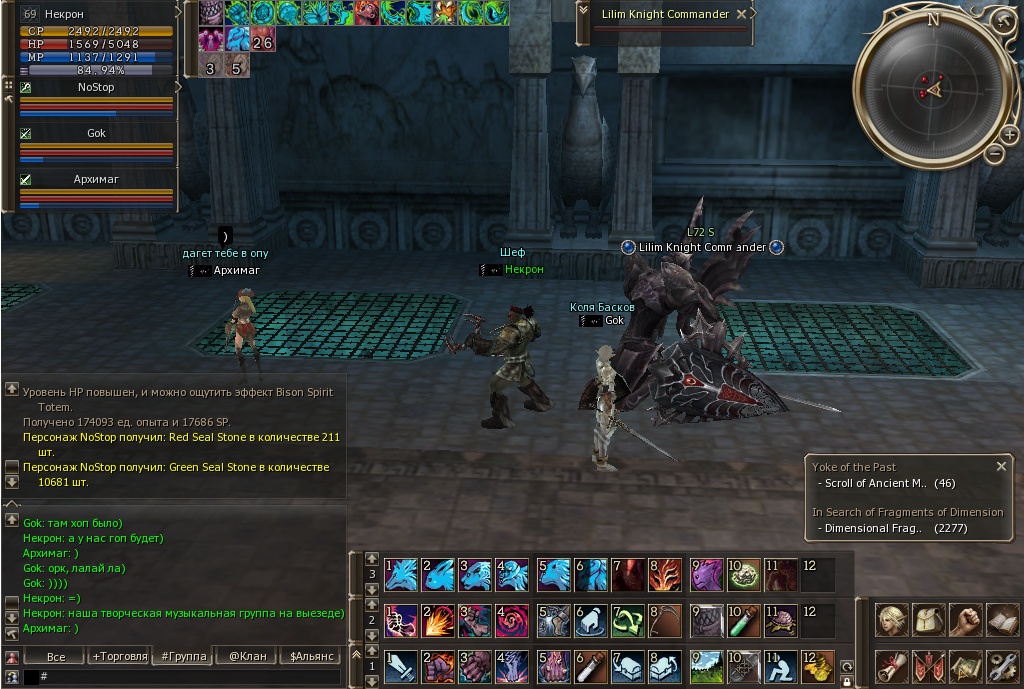
Task: Open the $Альянс chat tab
Action: [310, 657]
